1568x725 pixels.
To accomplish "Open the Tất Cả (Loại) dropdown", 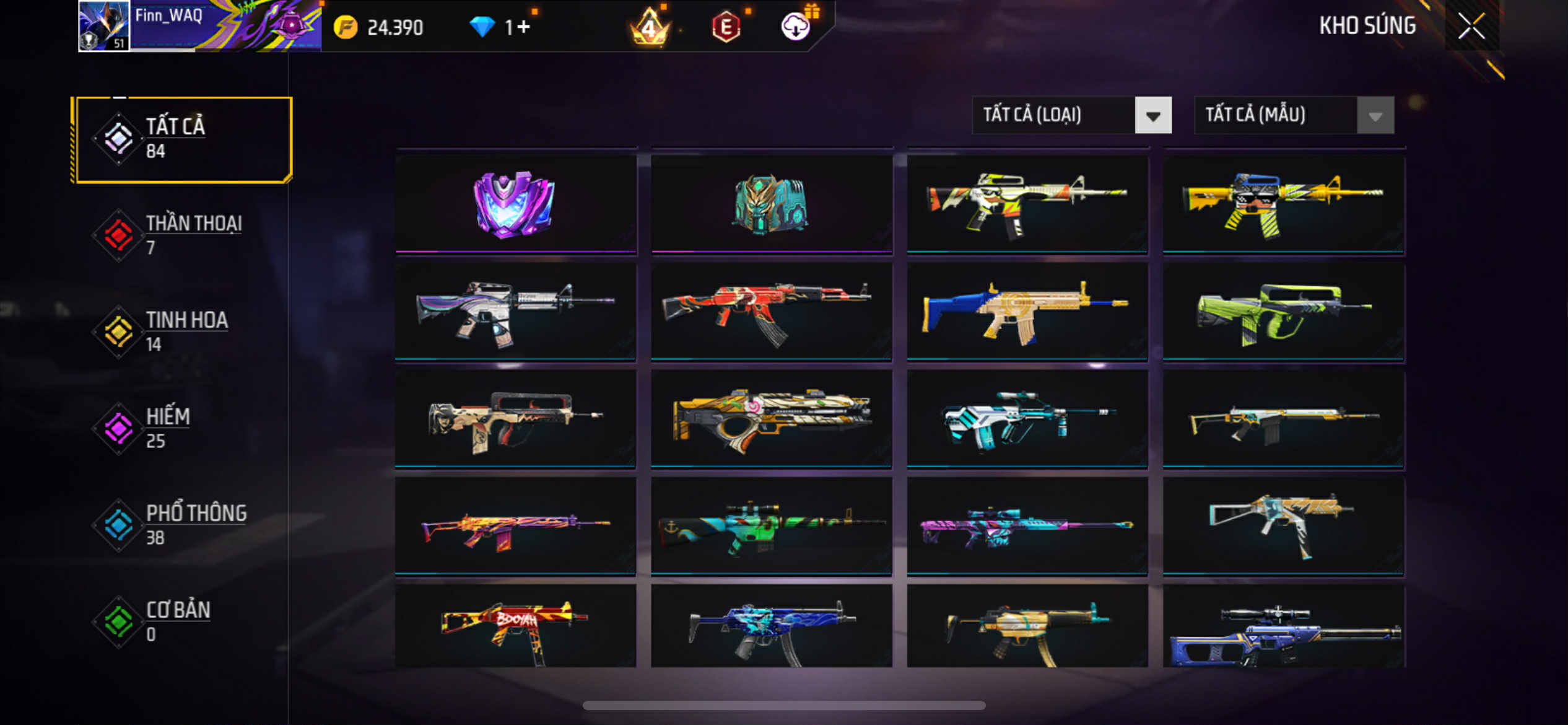I will click(1071, 115).
